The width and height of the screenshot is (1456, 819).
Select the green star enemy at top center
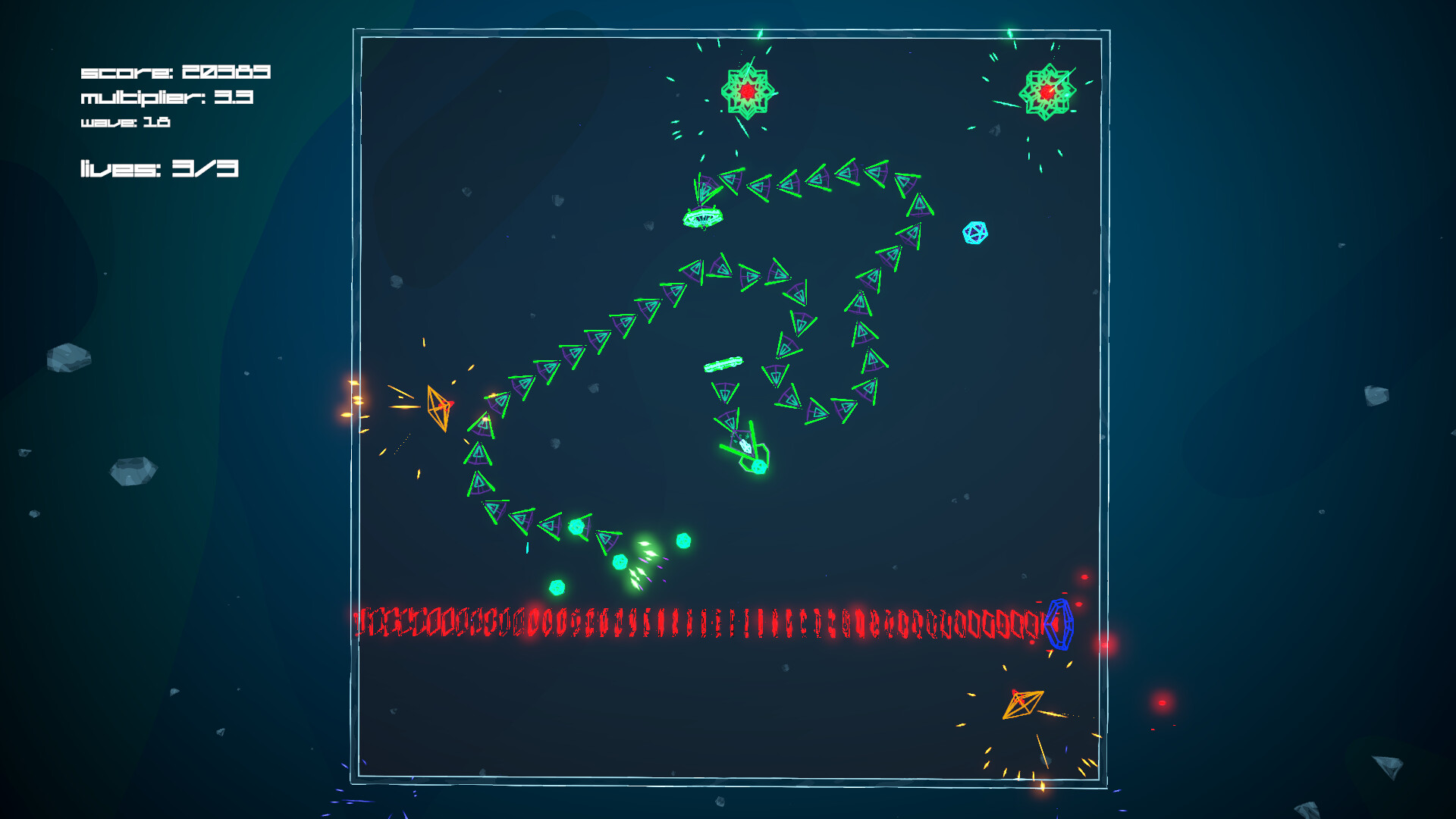[747, 93]
